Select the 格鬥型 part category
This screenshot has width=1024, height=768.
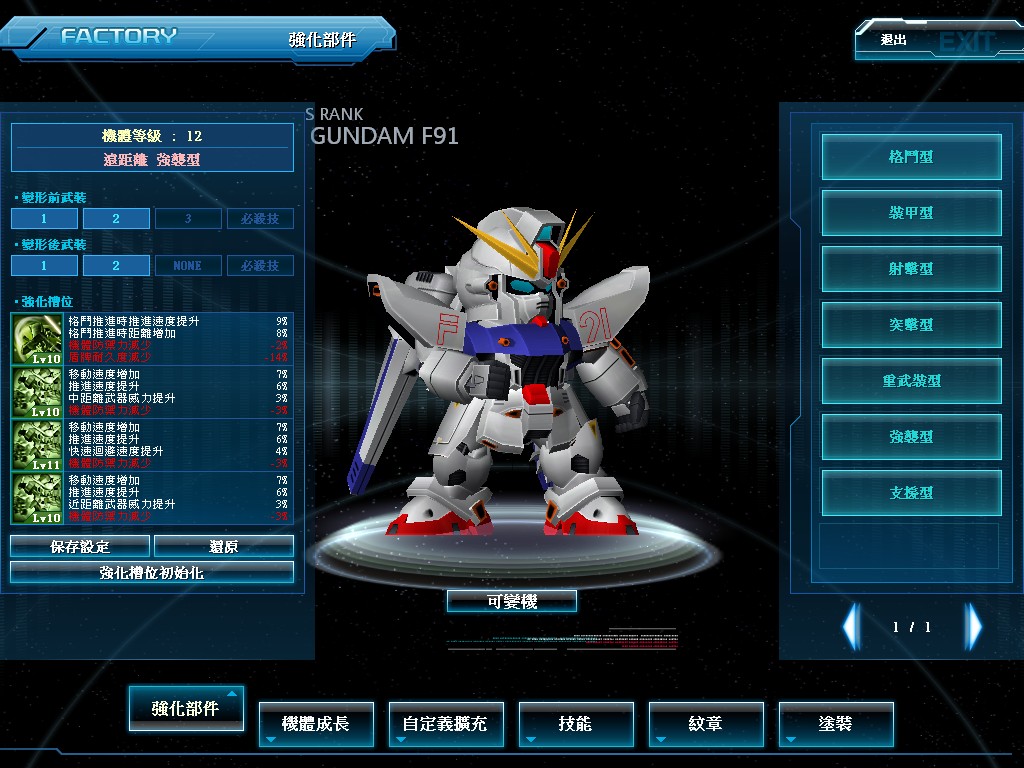[911, 157]
